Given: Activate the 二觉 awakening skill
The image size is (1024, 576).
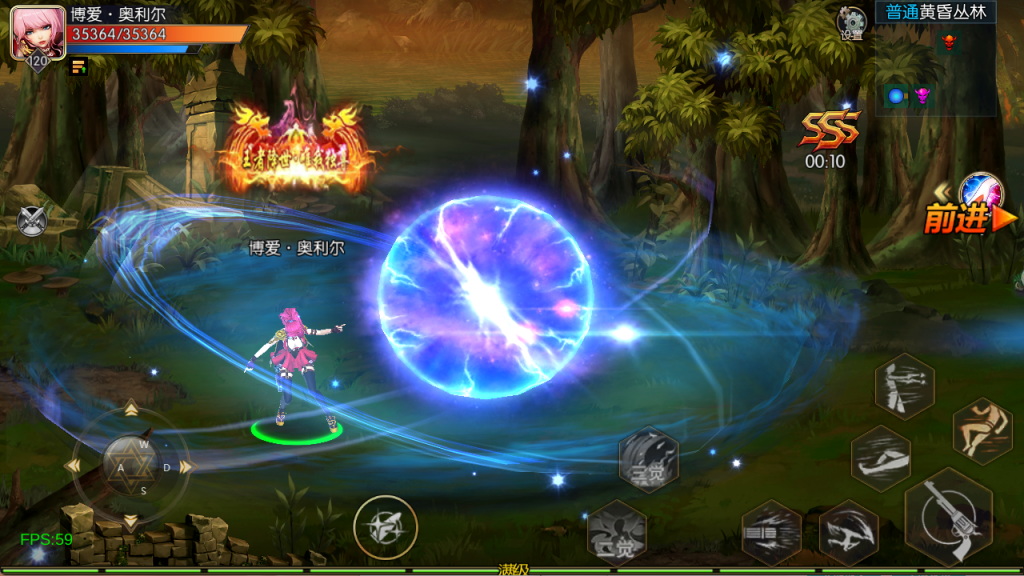Looking at the screenshot, I should pos(648,460).
